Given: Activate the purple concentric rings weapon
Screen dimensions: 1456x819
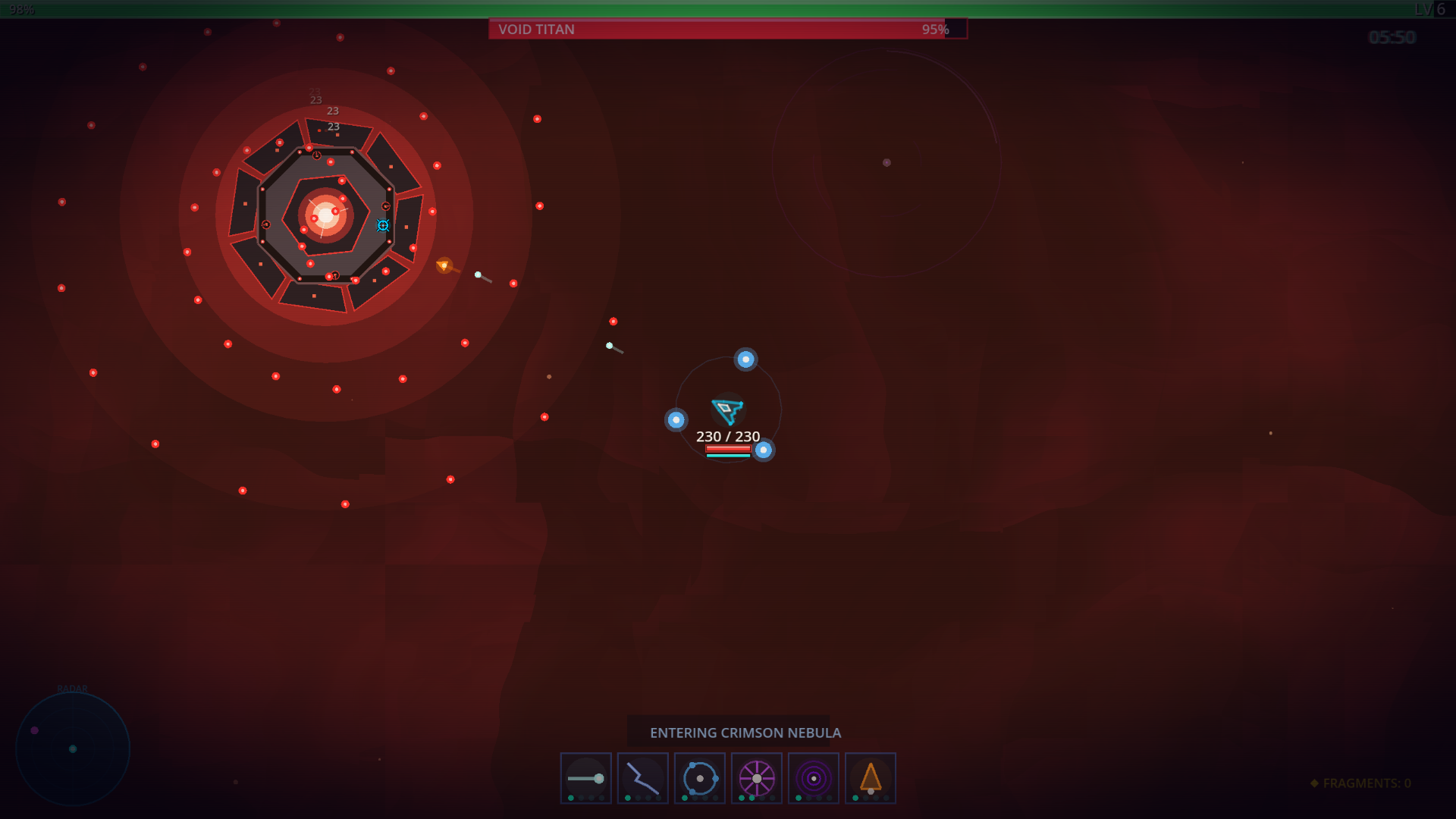Looking at the screenshot, I should (813, 777).
